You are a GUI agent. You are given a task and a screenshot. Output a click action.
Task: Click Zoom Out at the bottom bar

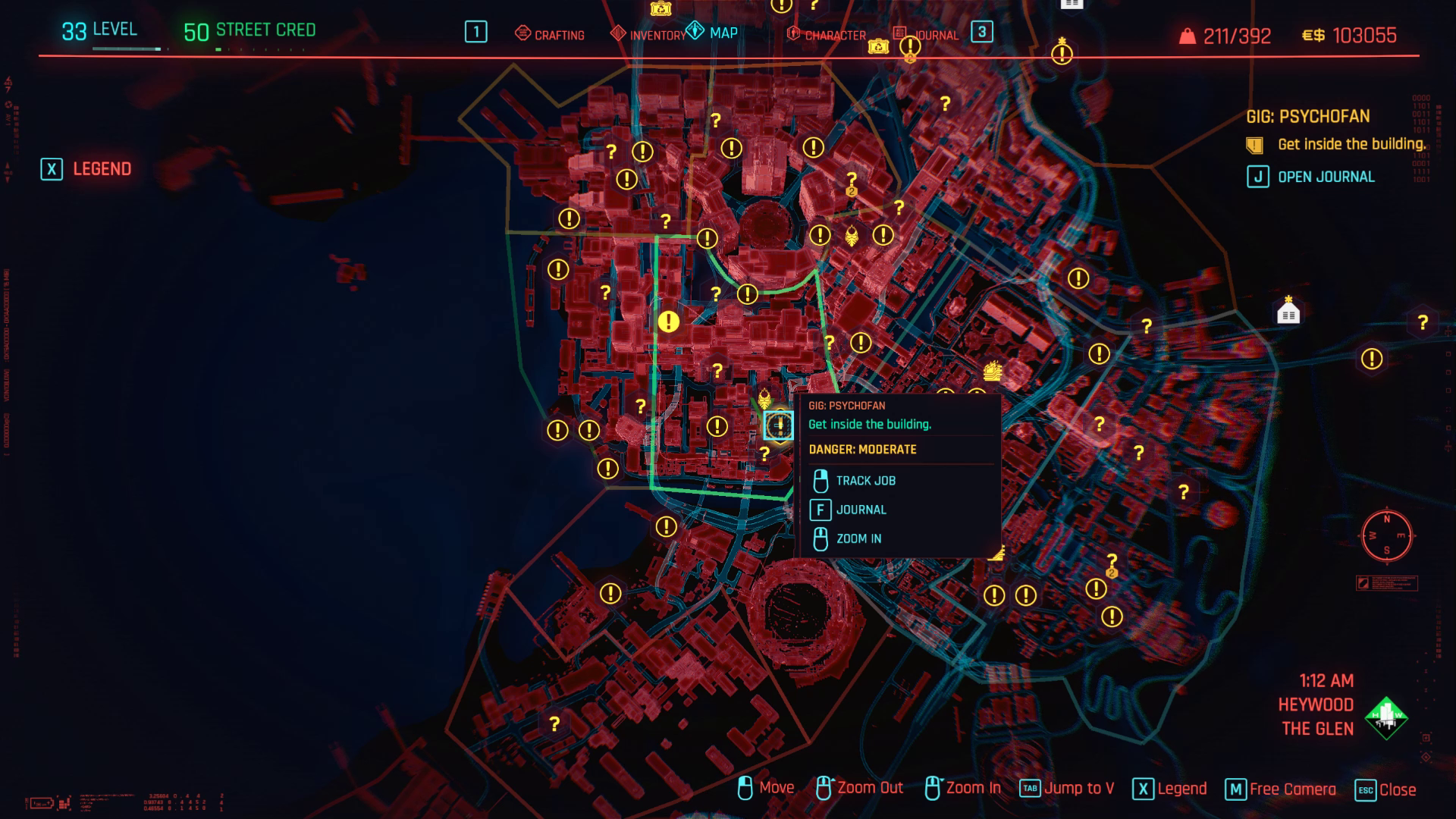coord(869,788)
